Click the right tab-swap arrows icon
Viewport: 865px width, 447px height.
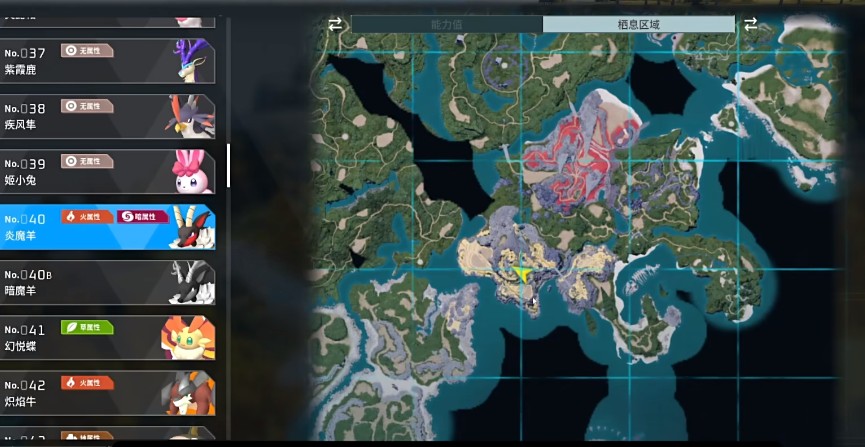750,24
